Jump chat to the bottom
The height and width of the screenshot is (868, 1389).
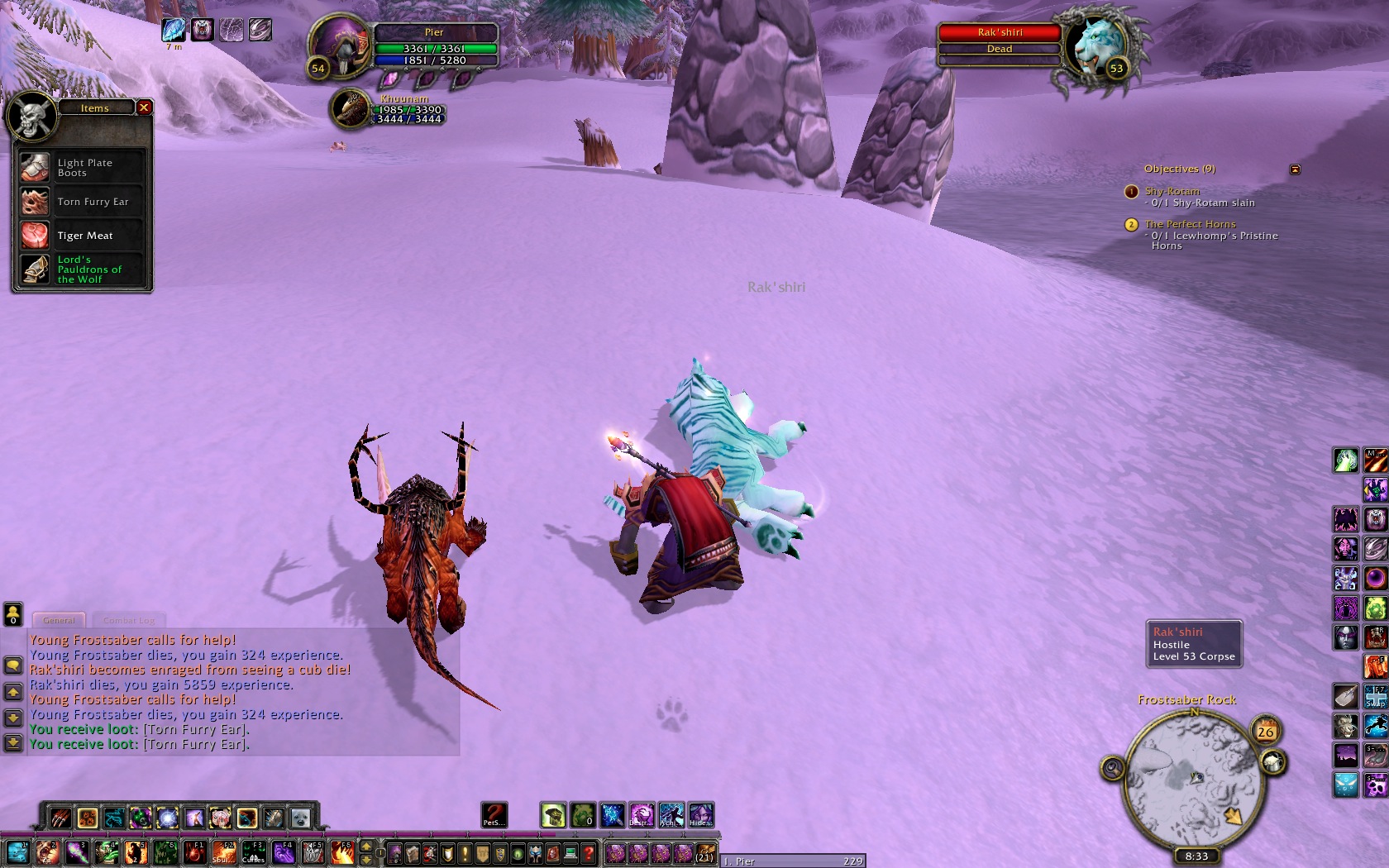click(13, 743)
